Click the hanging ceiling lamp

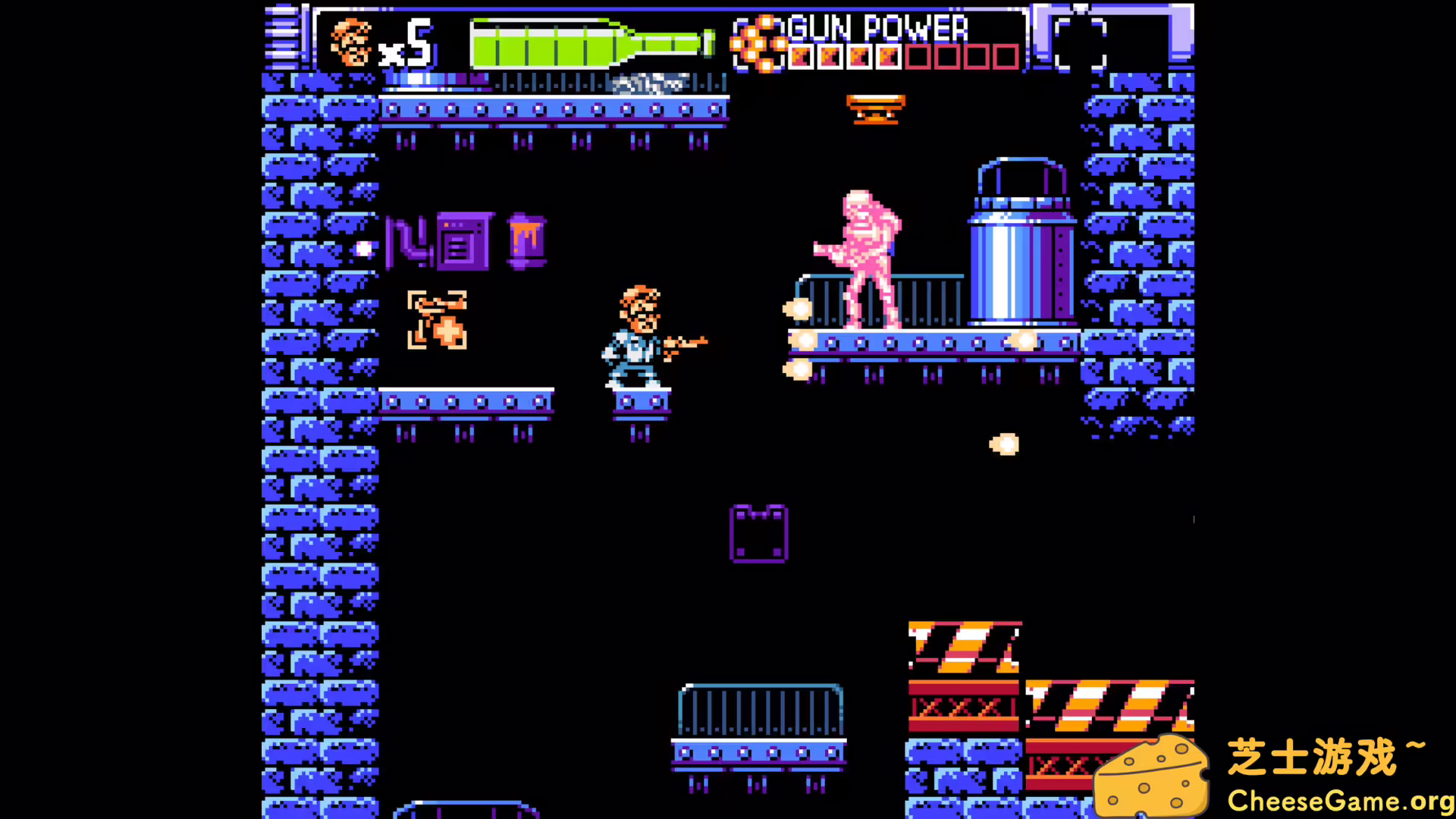(874, 108)
